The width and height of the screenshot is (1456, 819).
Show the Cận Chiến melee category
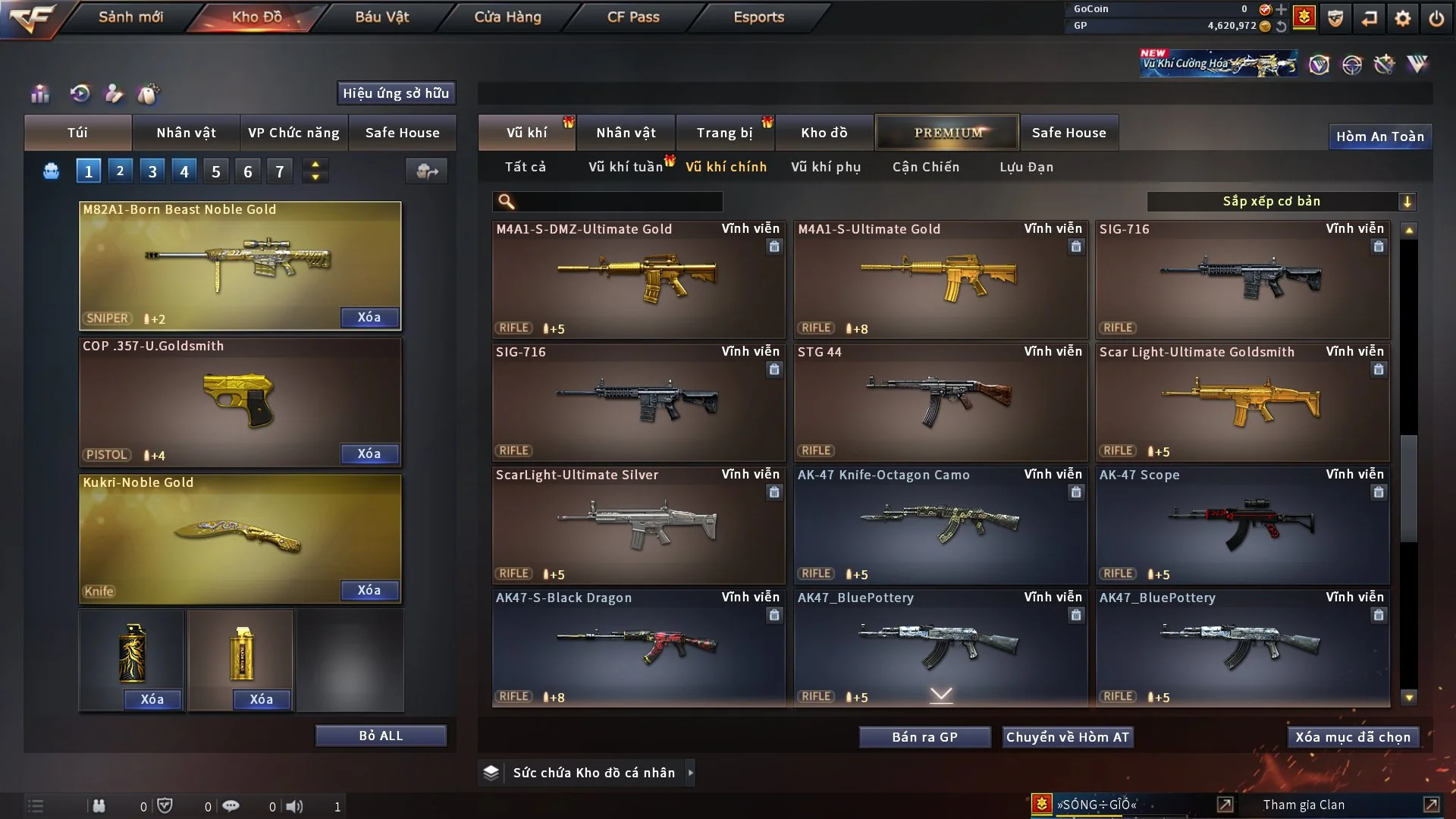click(x=925, y=167)
